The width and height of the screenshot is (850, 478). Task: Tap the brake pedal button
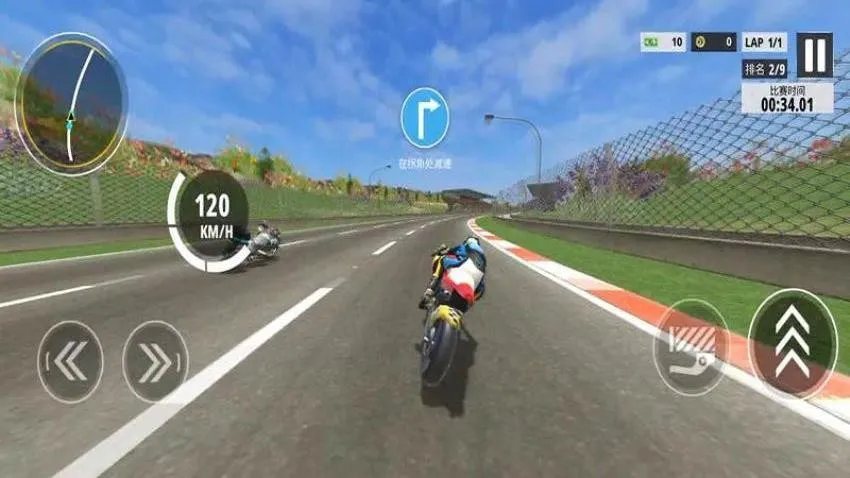[x=691, y=346]
